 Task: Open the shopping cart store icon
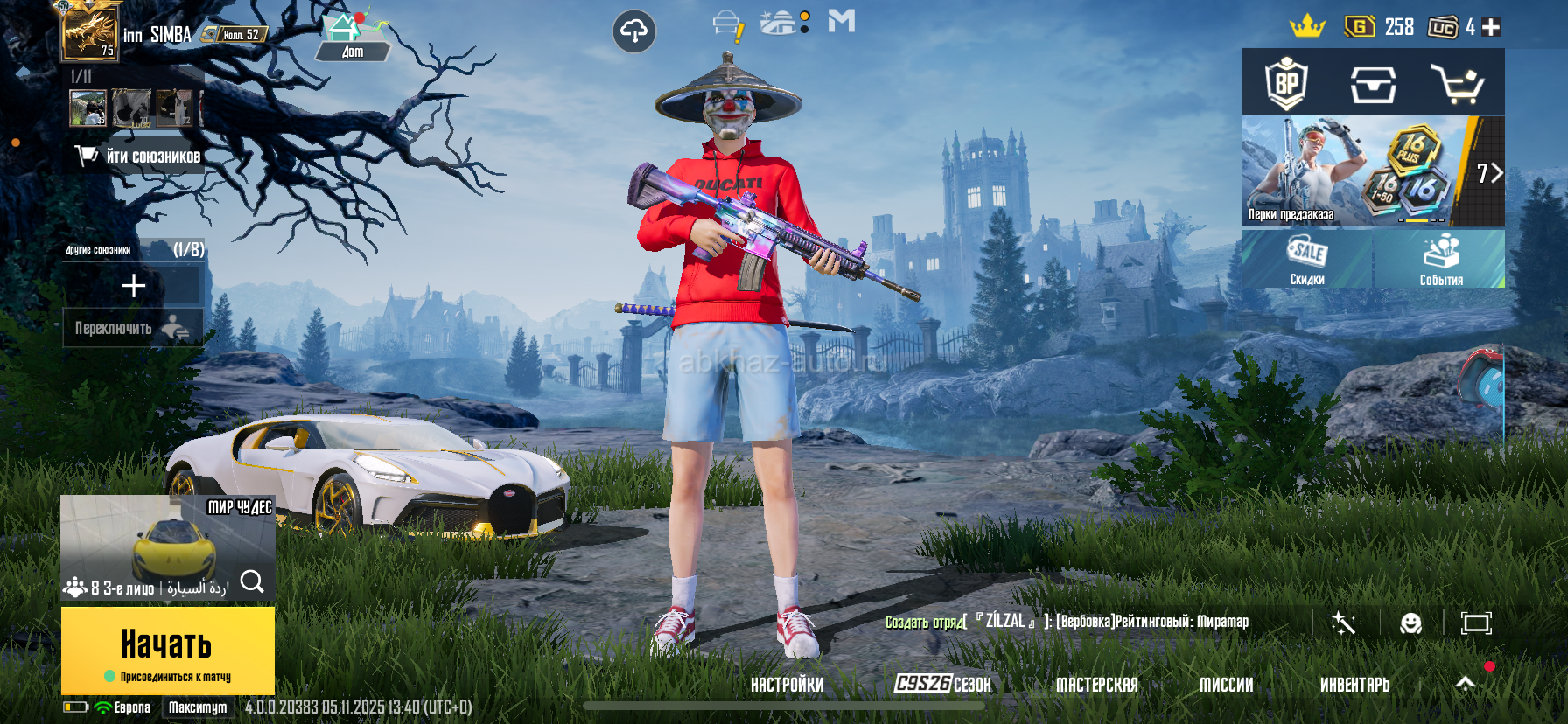1457,84
